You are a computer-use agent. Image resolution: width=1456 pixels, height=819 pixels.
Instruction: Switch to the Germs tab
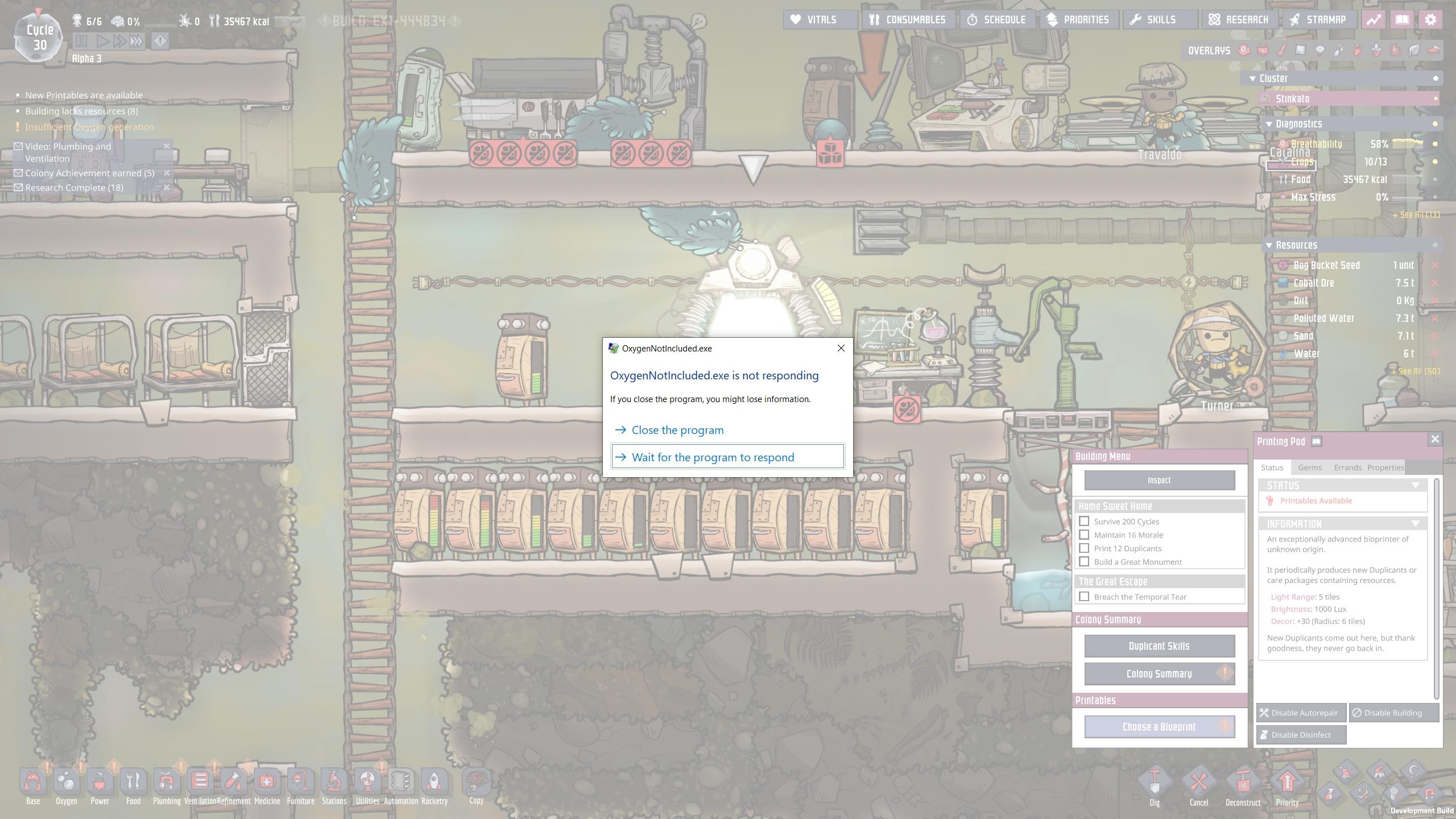click(1310, 467)
